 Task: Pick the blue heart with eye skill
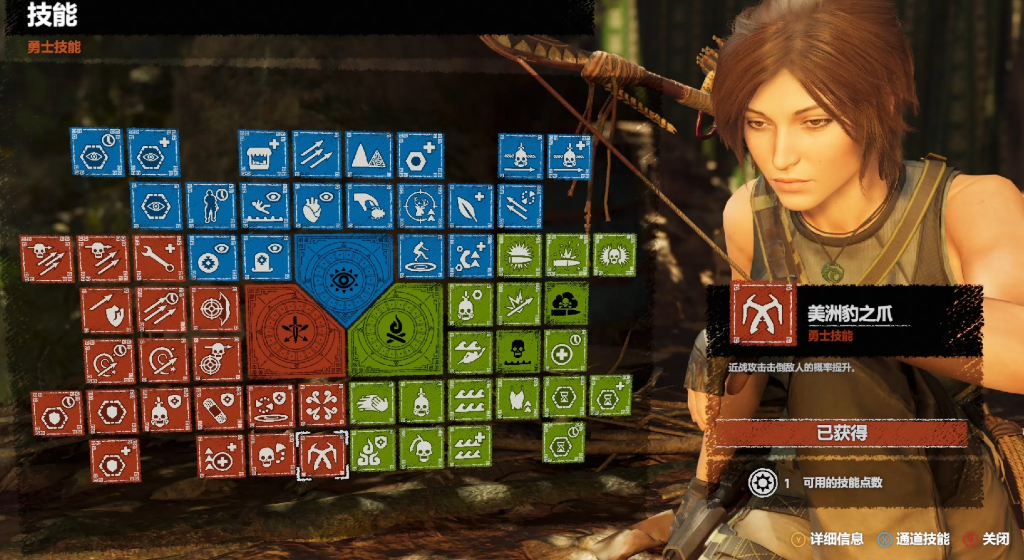[317, 205]
